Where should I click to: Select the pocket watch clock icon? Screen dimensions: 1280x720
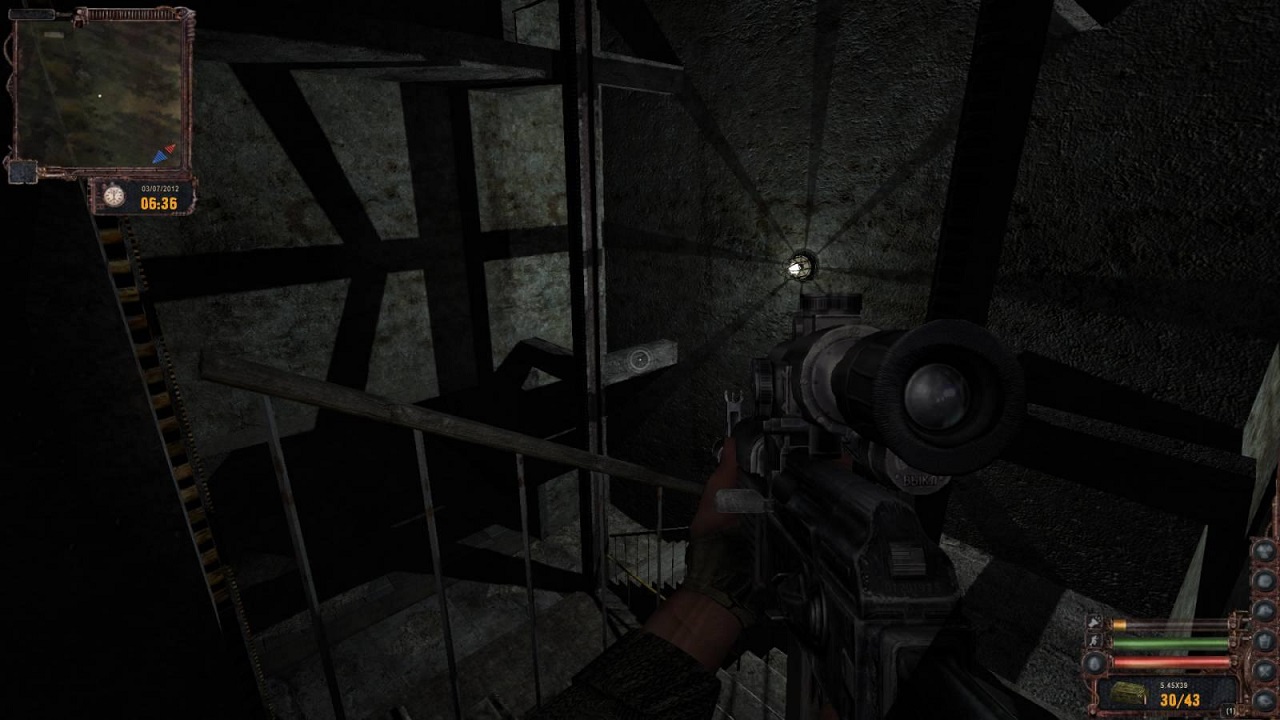click(114, 196)
